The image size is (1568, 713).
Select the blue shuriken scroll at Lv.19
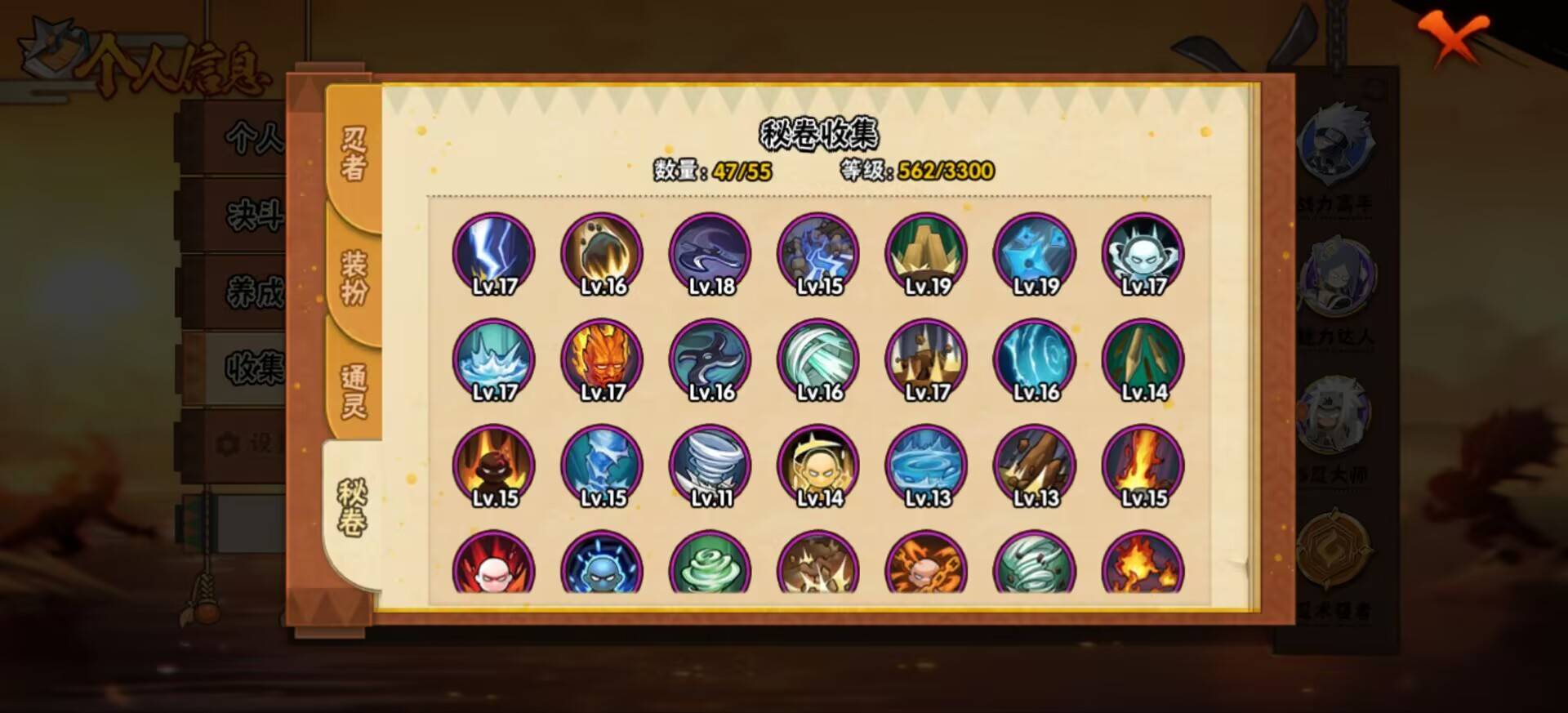(1033, 253)
